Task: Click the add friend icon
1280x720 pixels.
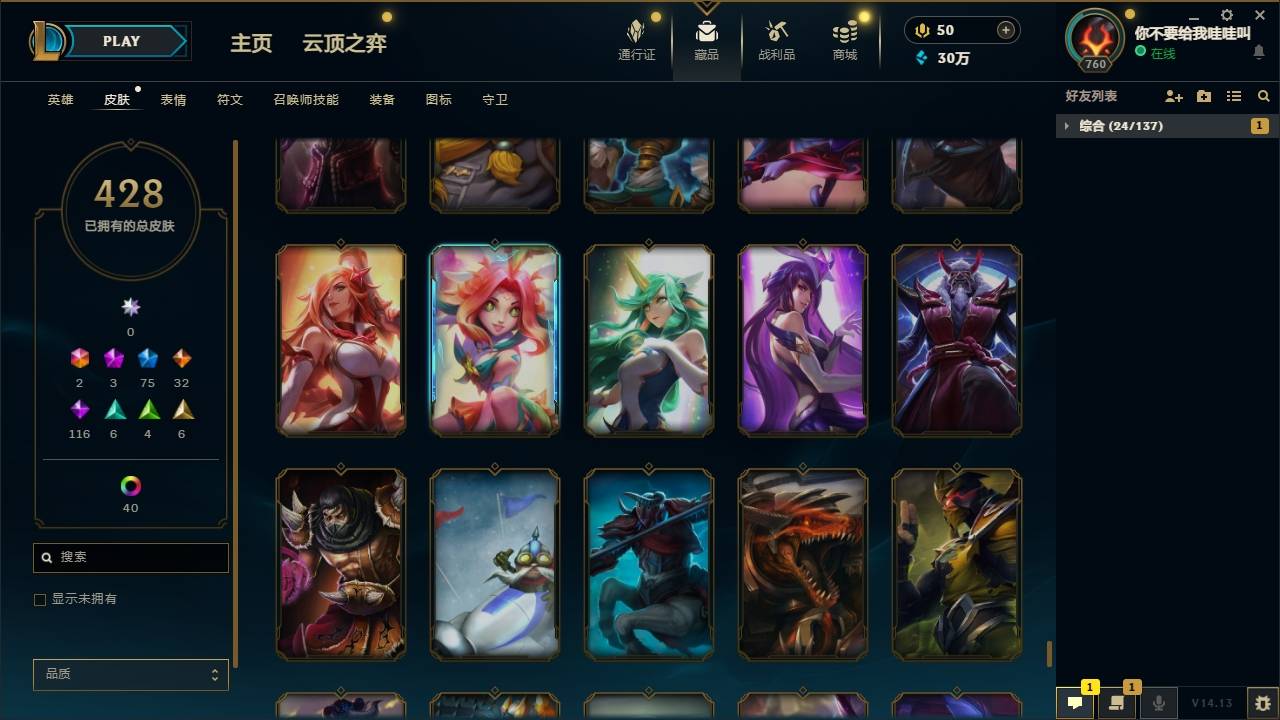Action: 1171,96
